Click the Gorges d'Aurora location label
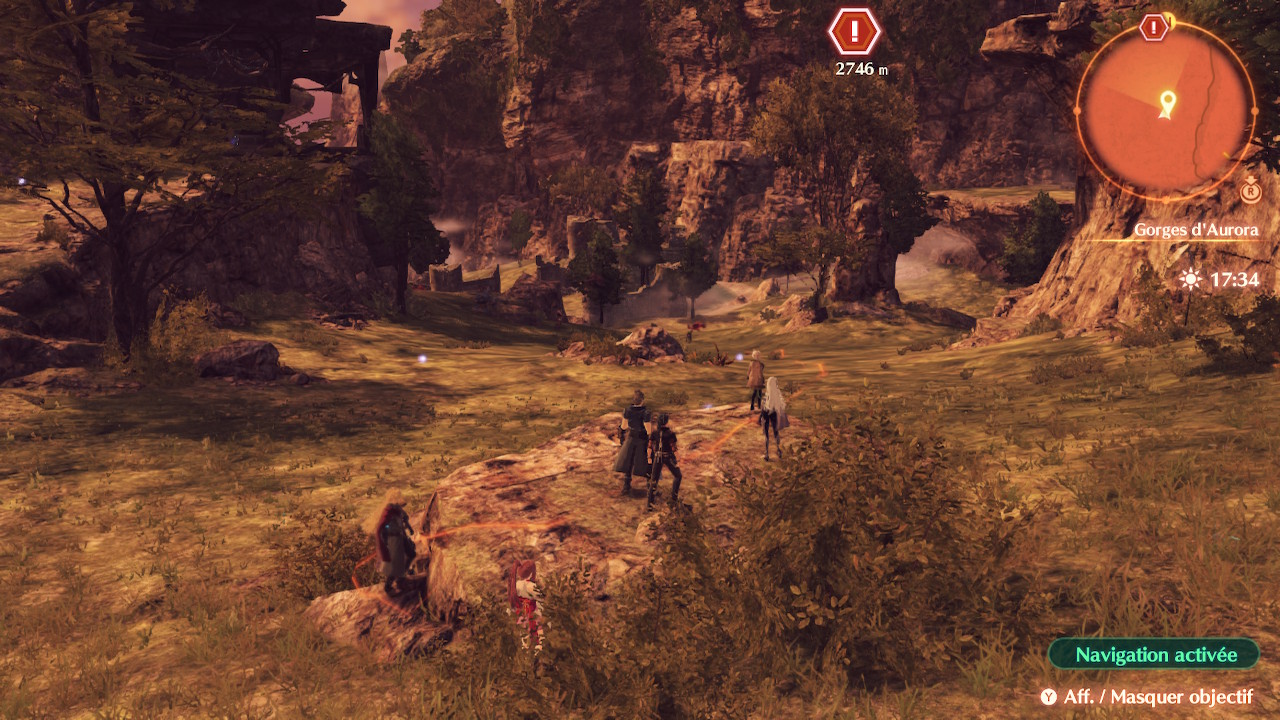The width and height of the screenshot is (1280, 720). pyautogui.click(x=1195, y=230)
